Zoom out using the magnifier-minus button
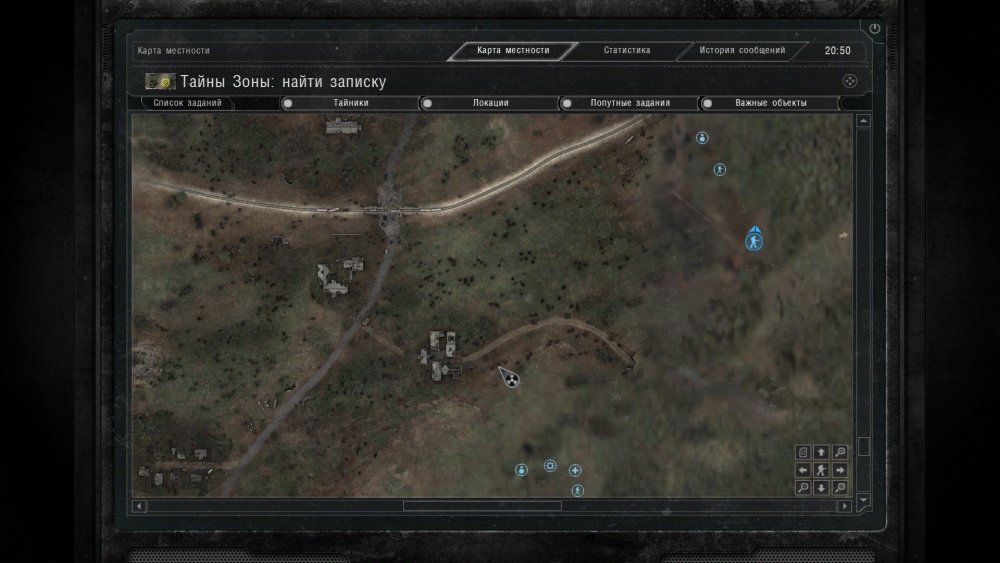The height and width of the screenshot is (563, 1000). (x=803, y=488)
